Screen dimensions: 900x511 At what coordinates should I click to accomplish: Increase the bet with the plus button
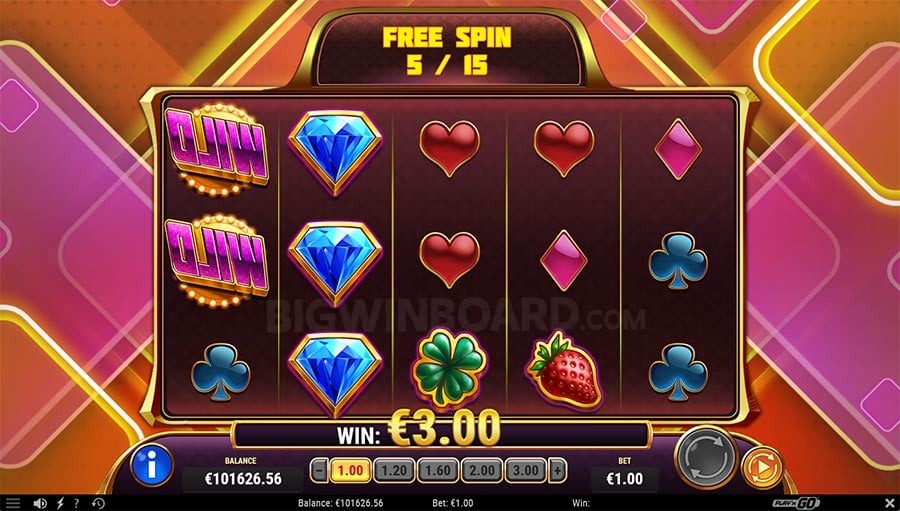pyautogui.click(x=557, y=470)
